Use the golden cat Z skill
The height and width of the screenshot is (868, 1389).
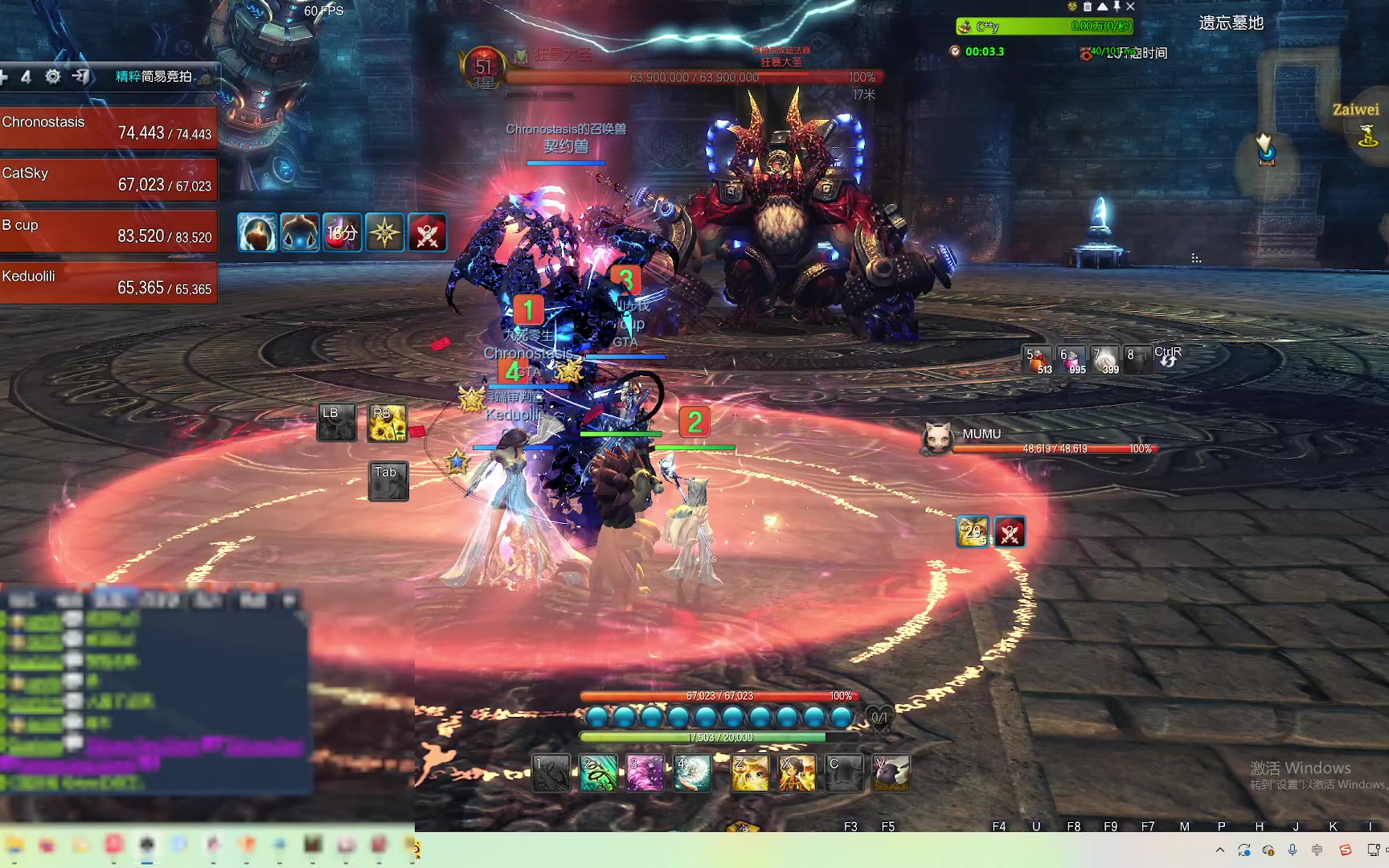pyautogui.click(x=750, y=773)
